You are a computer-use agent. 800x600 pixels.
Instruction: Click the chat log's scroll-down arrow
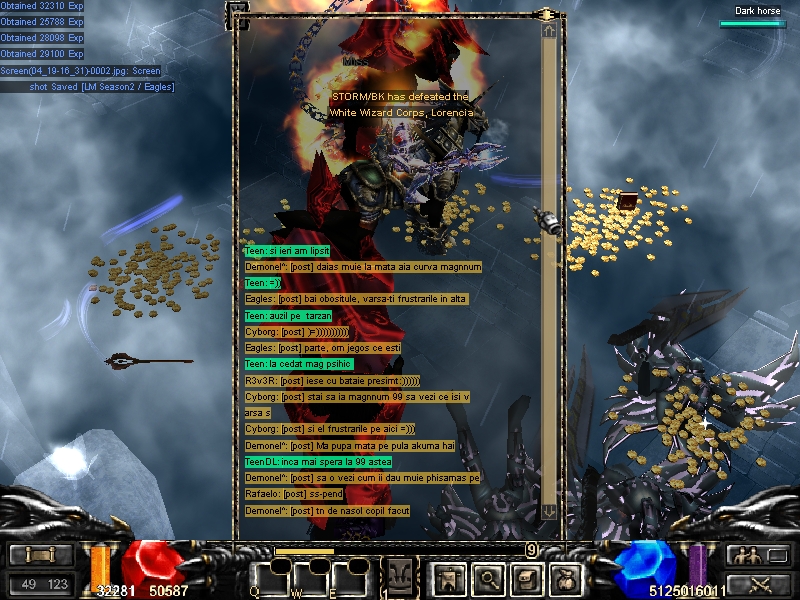click(x=549, y=511)
